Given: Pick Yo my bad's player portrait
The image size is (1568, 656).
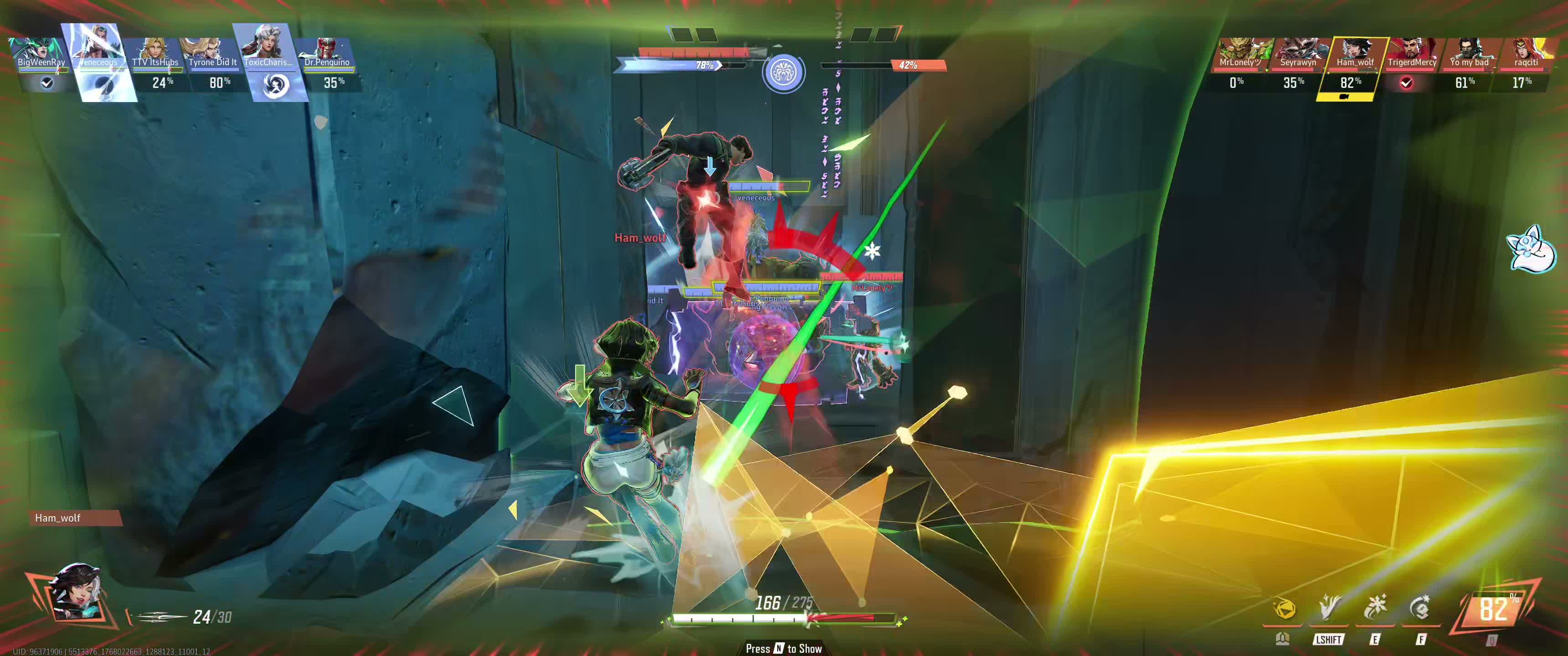Looking at the screenshot, I should coord(1468,52).
